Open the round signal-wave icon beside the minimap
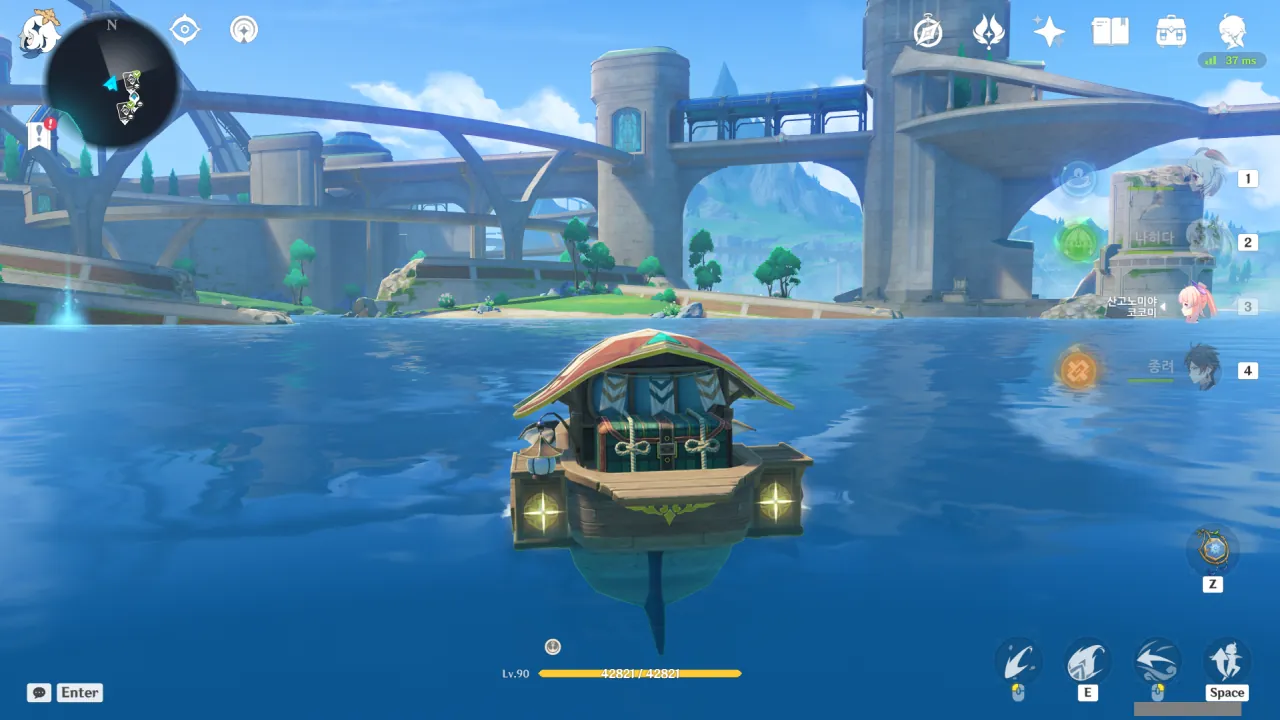The height and width of the screenshot is (720, 1280). (243, 30)
